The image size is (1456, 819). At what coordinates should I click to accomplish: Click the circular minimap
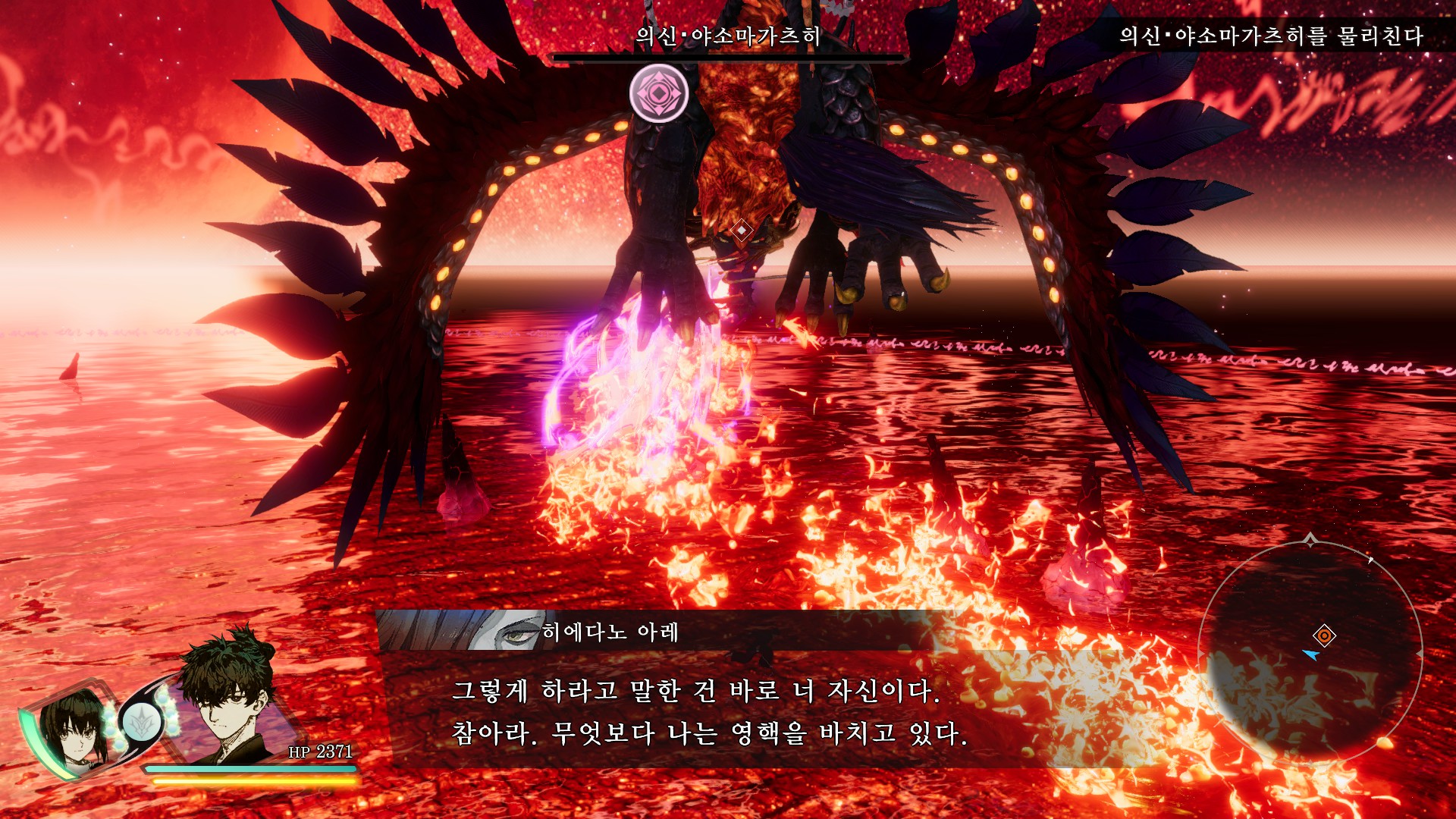(x=1310, y=653)
